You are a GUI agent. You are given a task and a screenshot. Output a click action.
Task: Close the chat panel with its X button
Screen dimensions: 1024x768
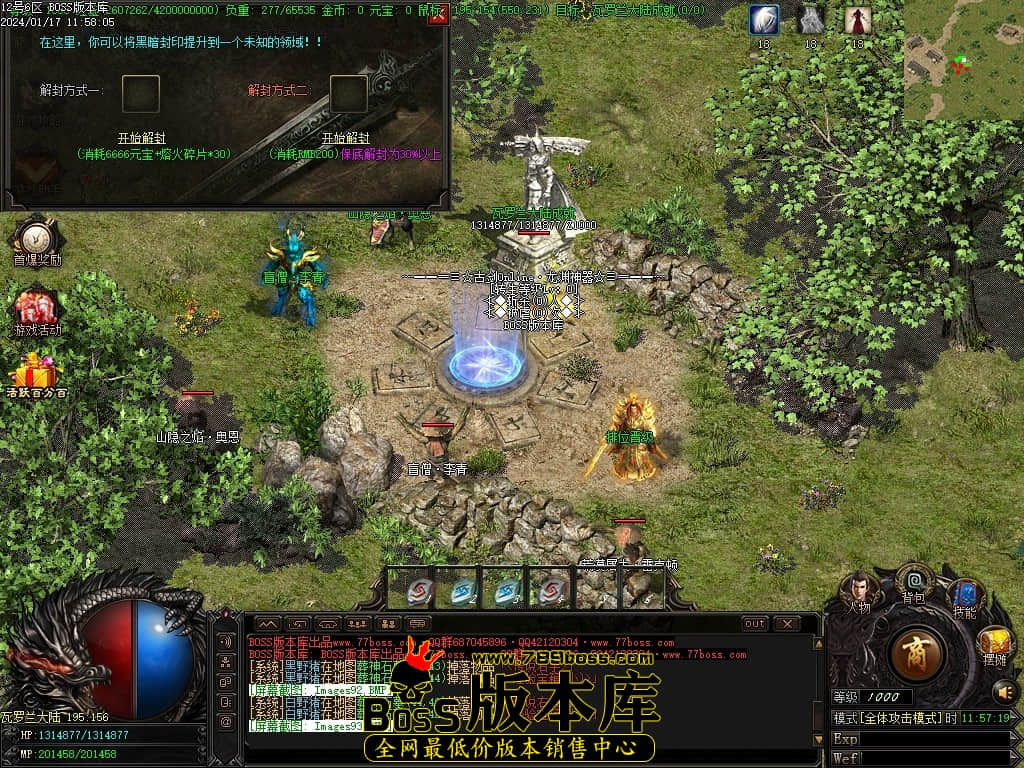[x=787, y=623]
